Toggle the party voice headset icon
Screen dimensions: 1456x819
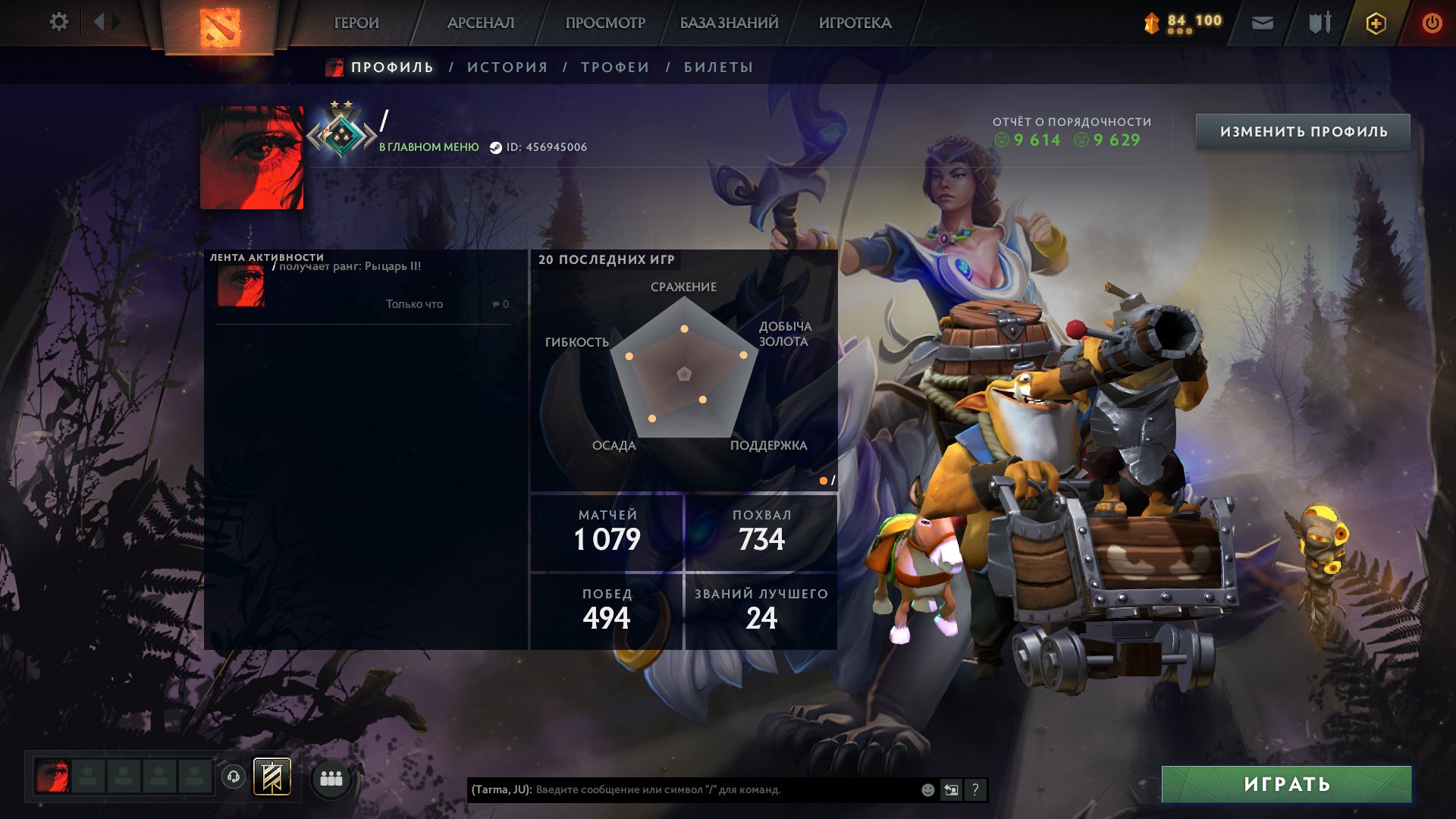(x=234, y=777)
